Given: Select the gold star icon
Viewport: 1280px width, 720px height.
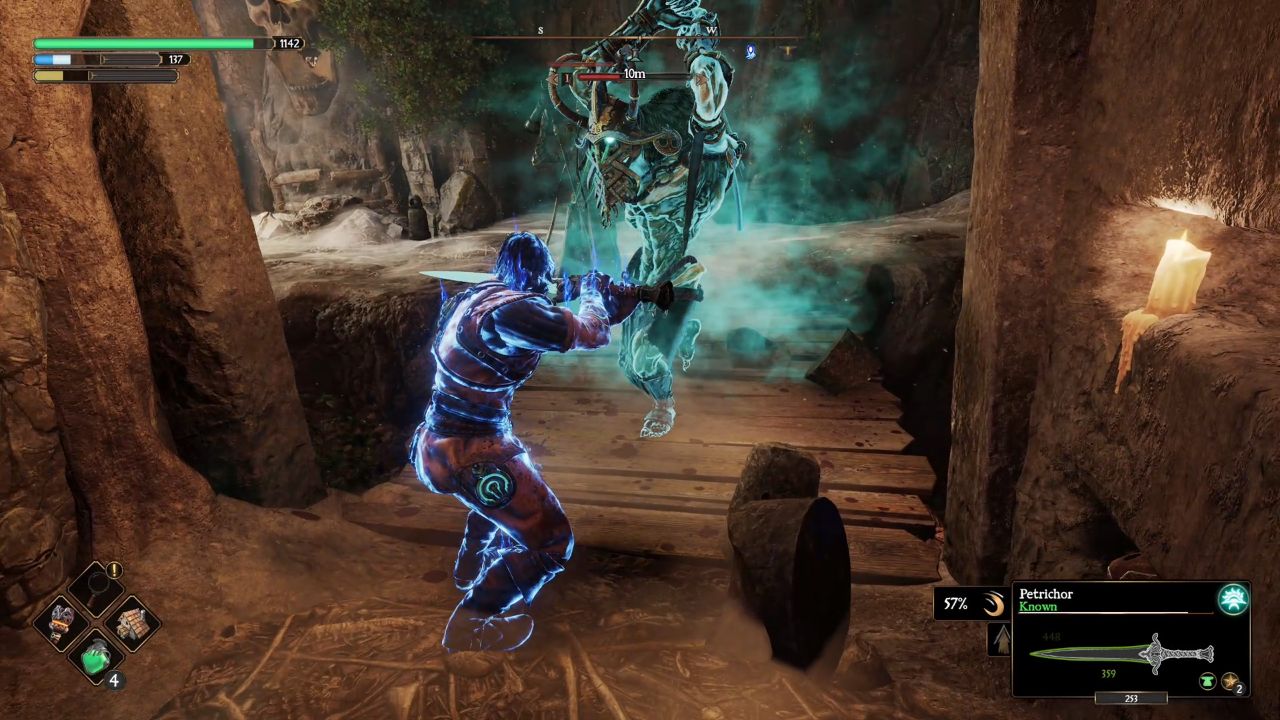Looking at the screenshot, I should (x=1230, y=682).
